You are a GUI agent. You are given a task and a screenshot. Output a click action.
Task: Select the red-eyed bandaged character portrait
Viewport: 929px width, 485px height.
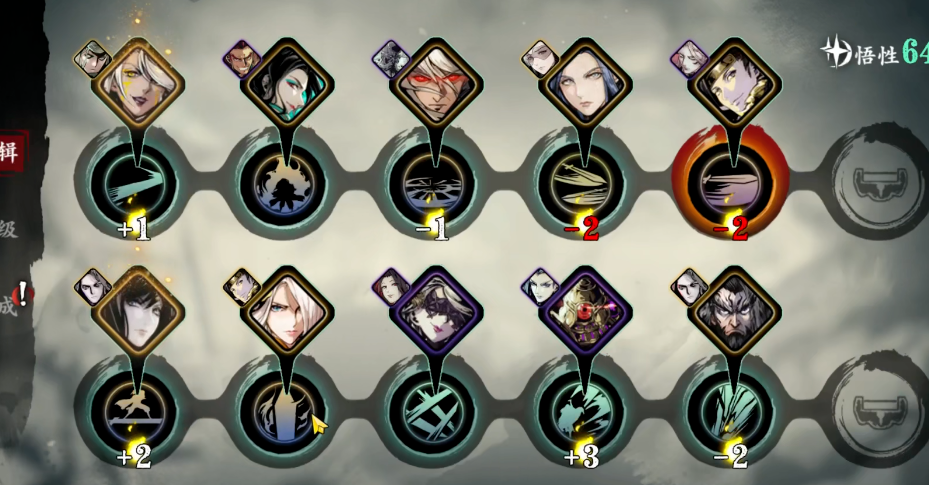(x=435, y=83)
